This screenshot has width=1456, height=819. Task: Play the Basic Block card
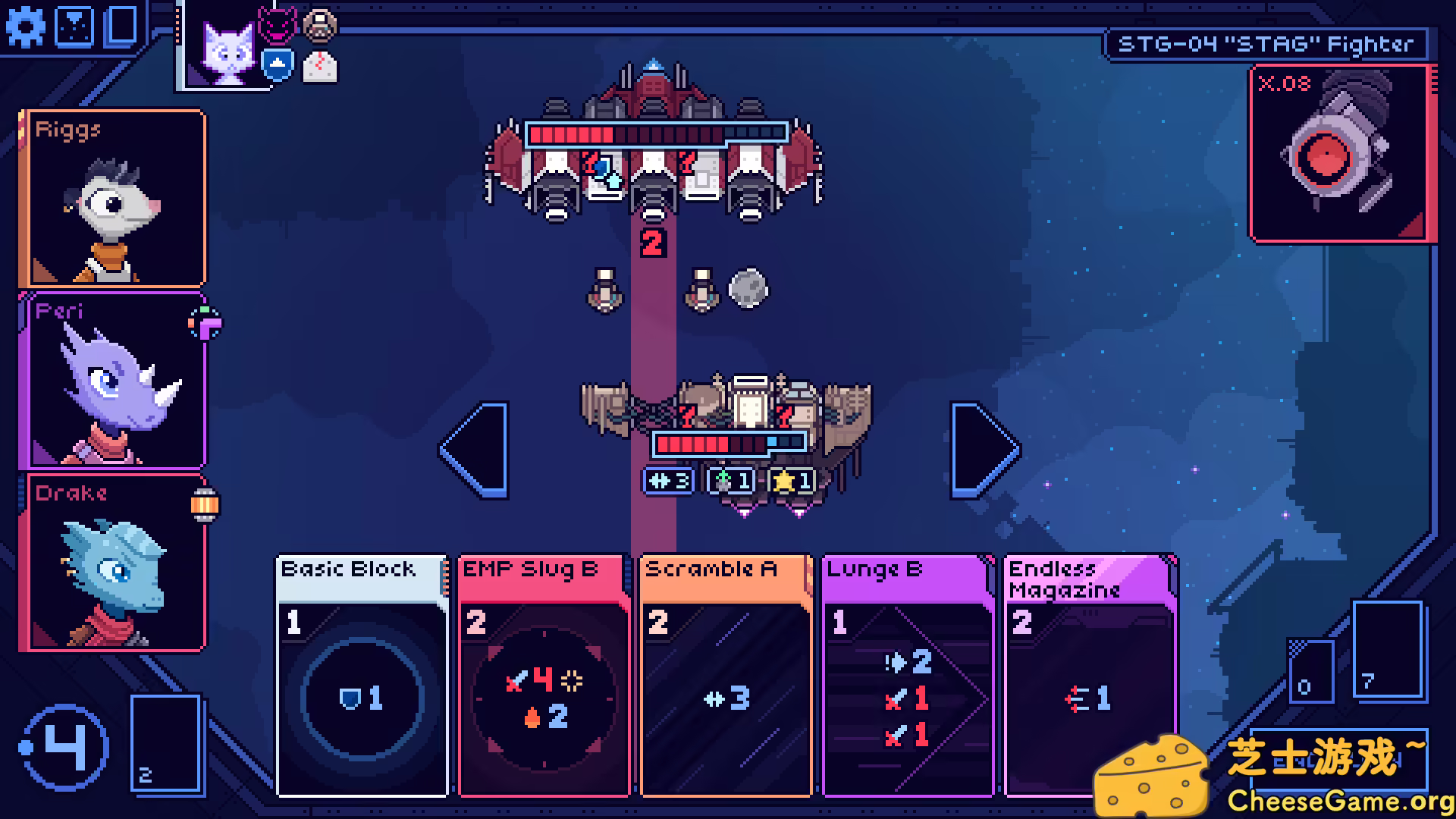pos(362,675)
